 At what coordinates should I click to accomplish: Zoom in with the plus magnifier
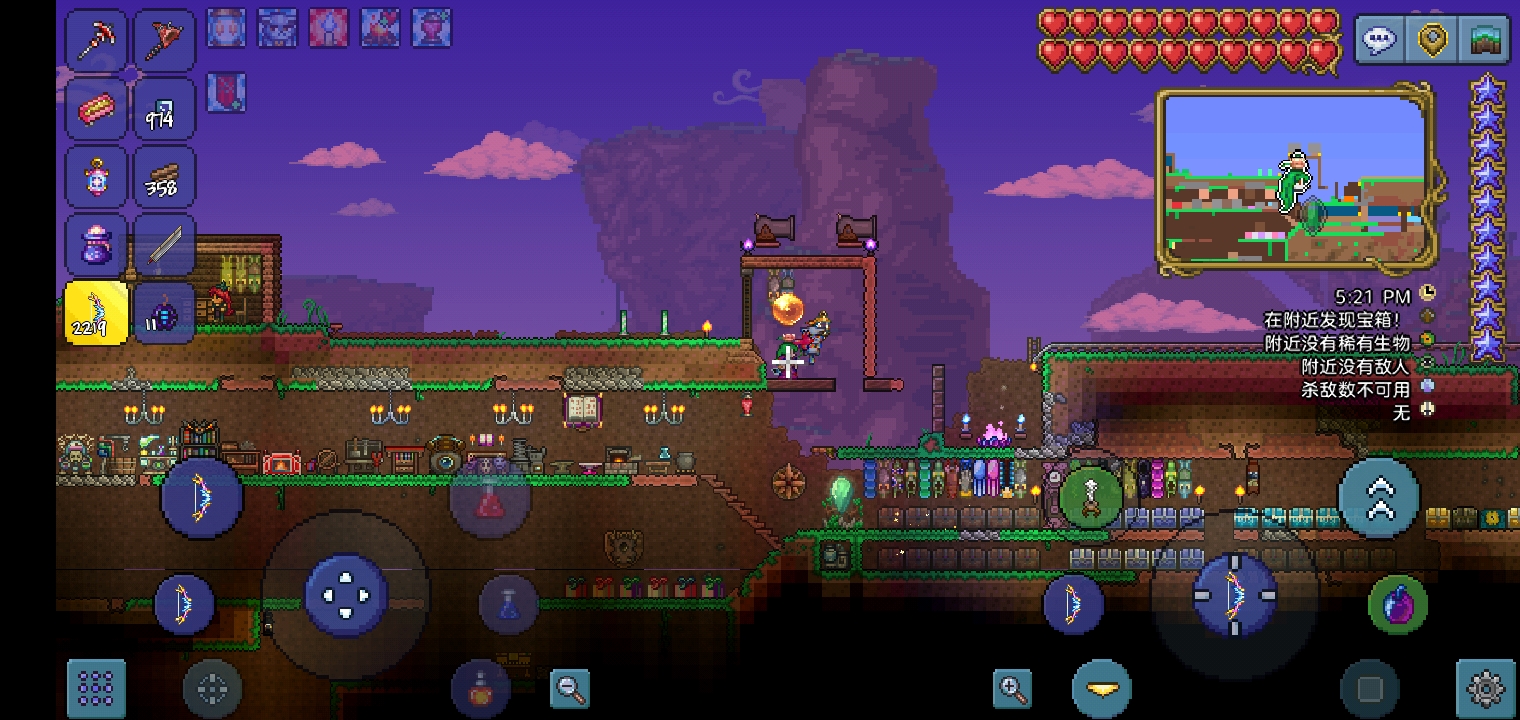[1012, 688]
